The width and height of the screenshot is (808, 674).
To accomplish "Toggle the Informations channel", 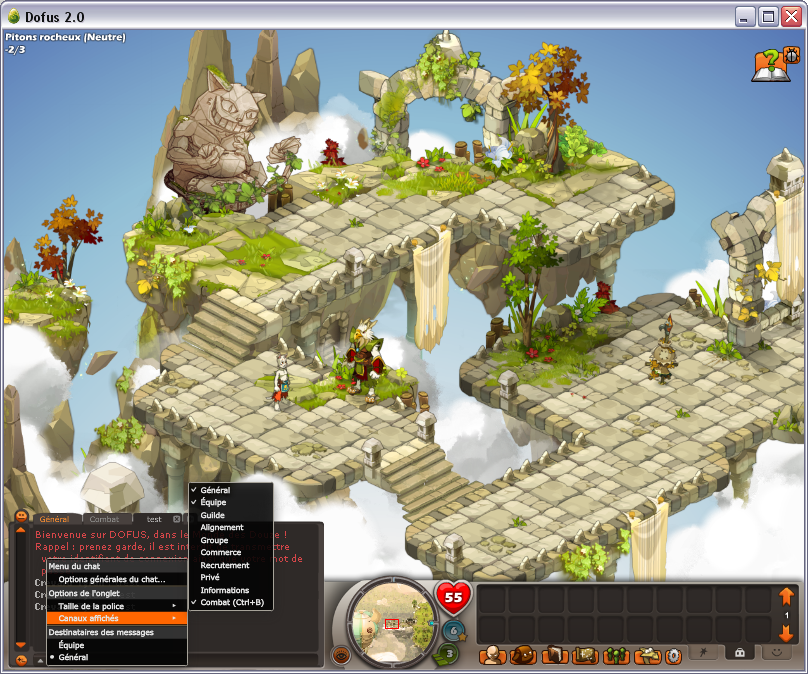I will pos(225,590).
